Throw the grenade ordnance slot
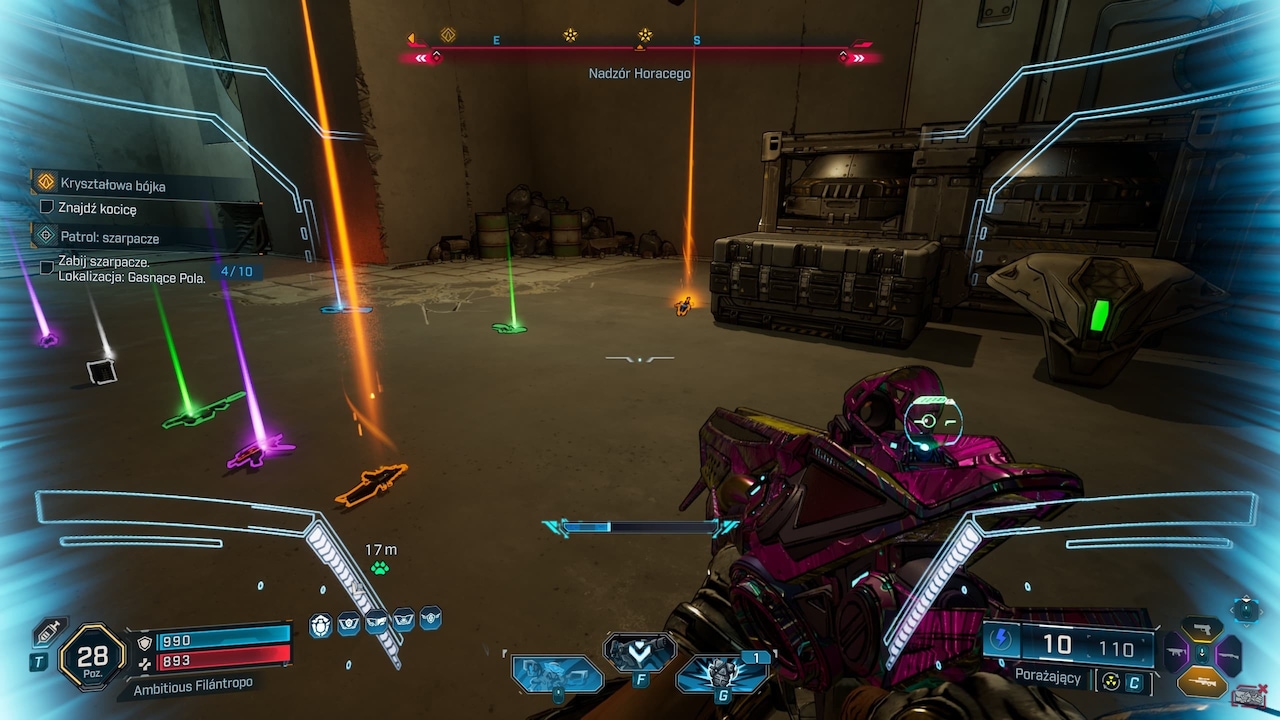 721,674
